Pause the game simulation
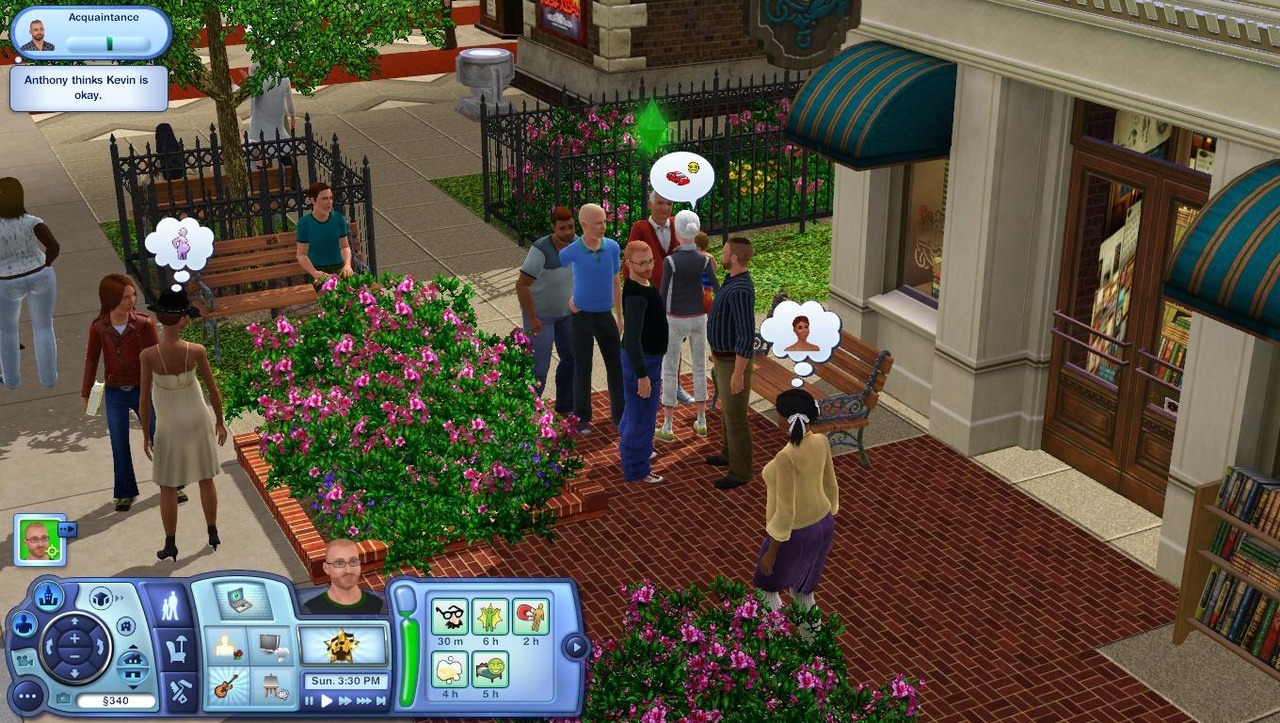Screen dimensions: 1280x723 pyautogui.click(x=309, y=701)
